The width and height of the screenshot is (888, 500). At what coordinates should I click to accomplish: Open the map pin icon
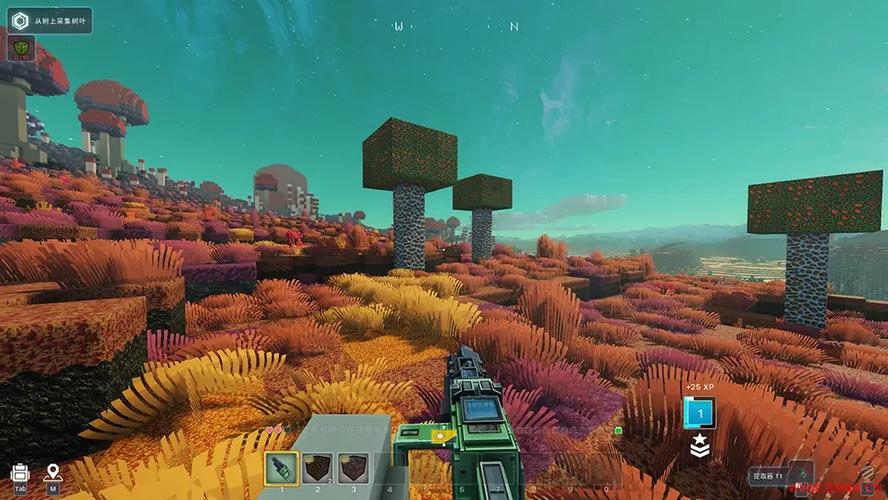[53, 472]
